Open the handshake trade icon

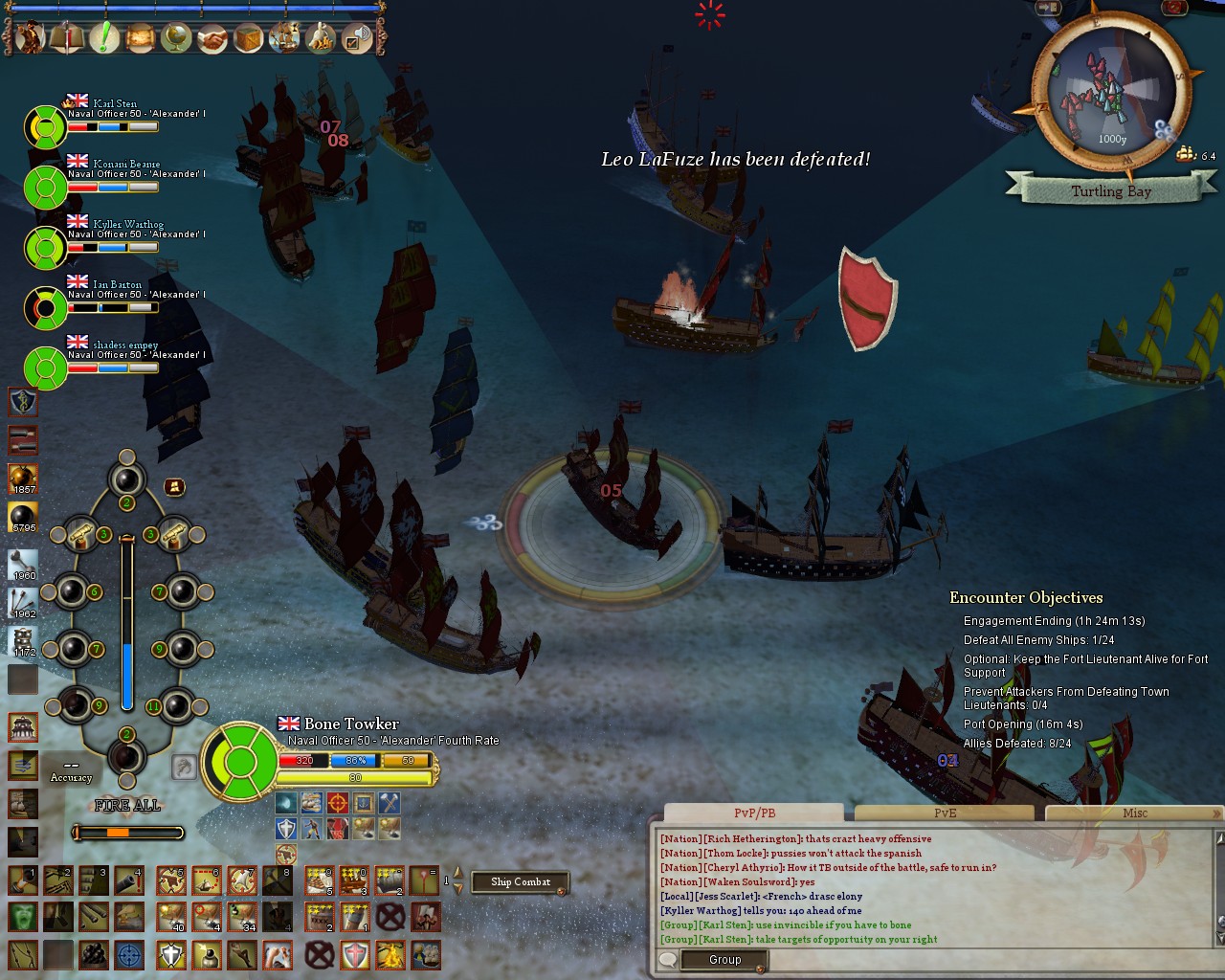pyautogui.click(x=212, y=38)
